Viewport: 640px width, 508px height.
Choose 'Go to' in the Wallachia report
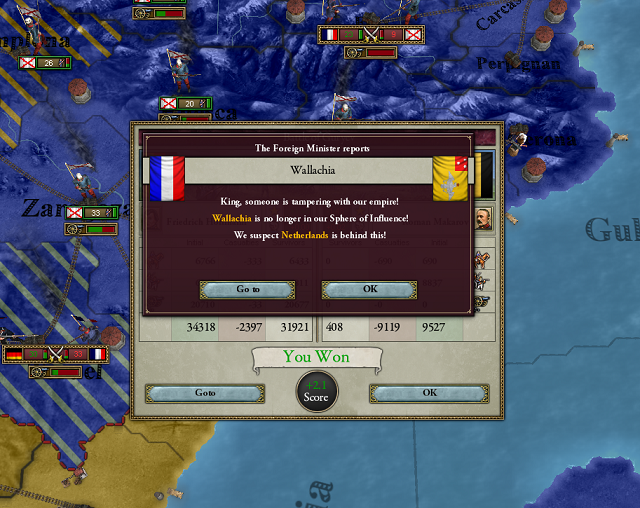pos(247,289)
